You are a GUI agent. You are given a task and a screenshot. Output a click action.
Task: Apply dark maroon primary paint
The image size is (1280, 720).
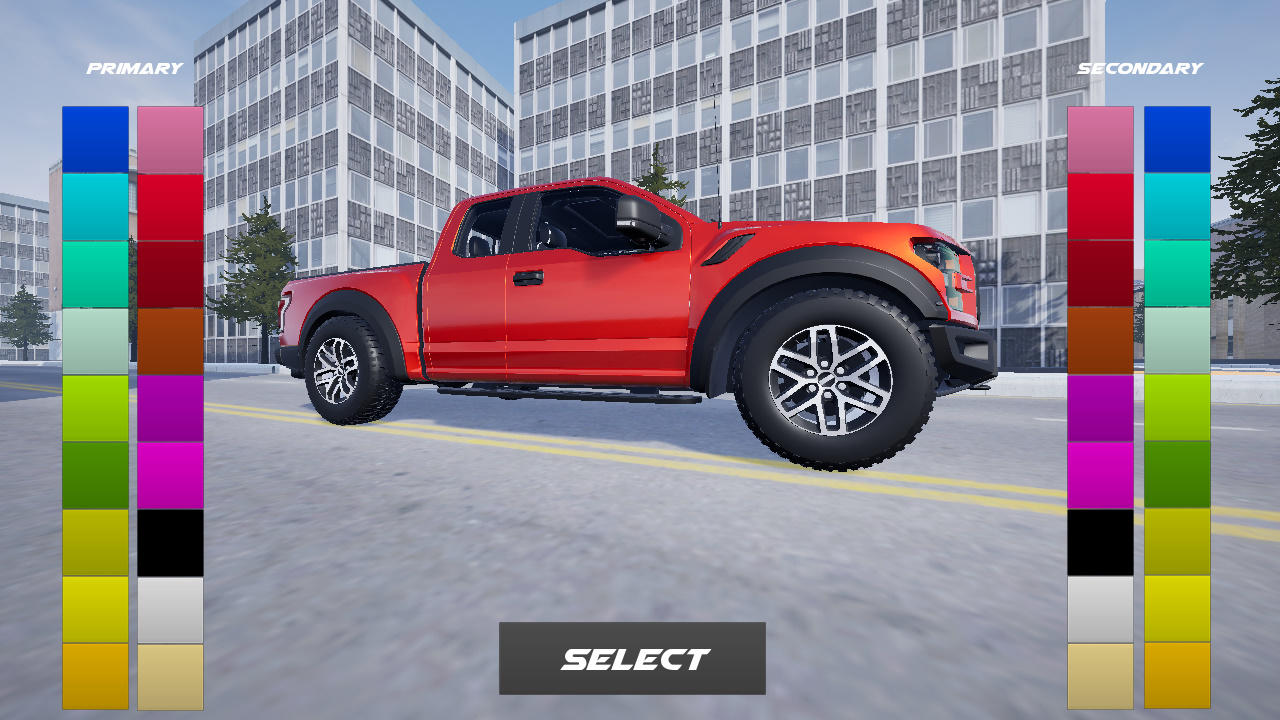pos(170,275)
